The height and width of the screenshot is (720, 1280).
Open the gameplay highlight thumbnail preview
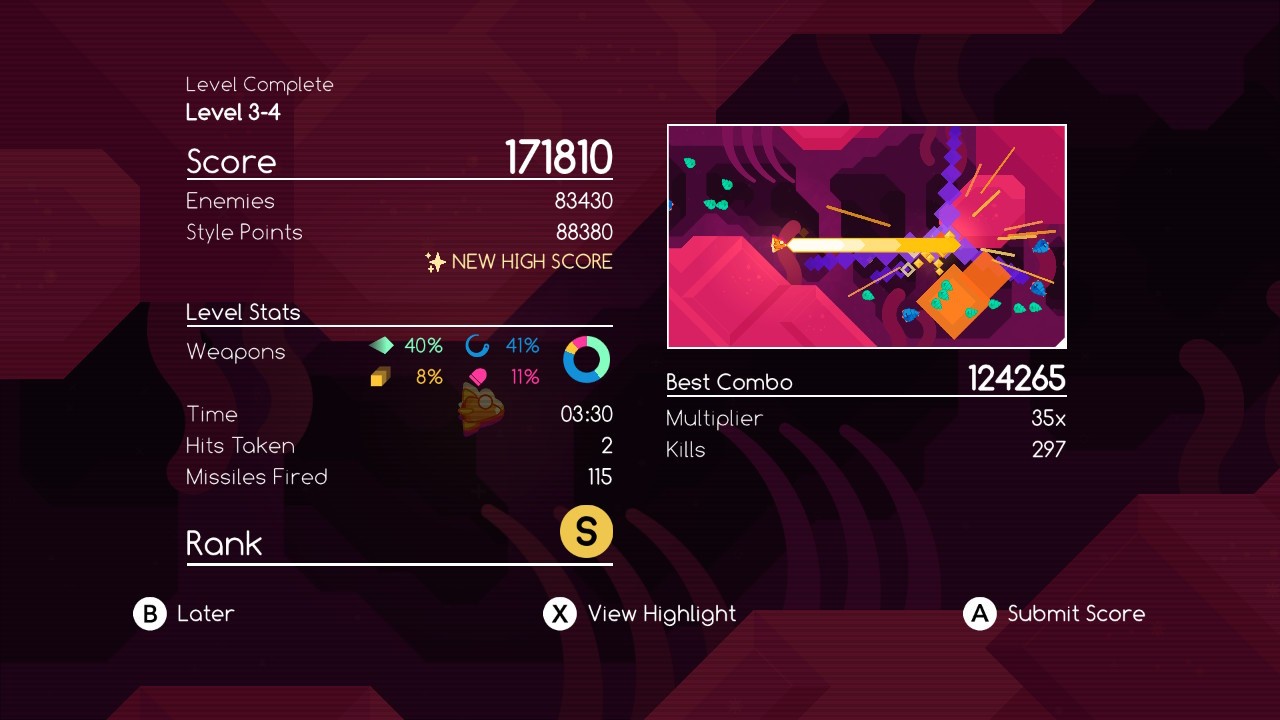866,236
